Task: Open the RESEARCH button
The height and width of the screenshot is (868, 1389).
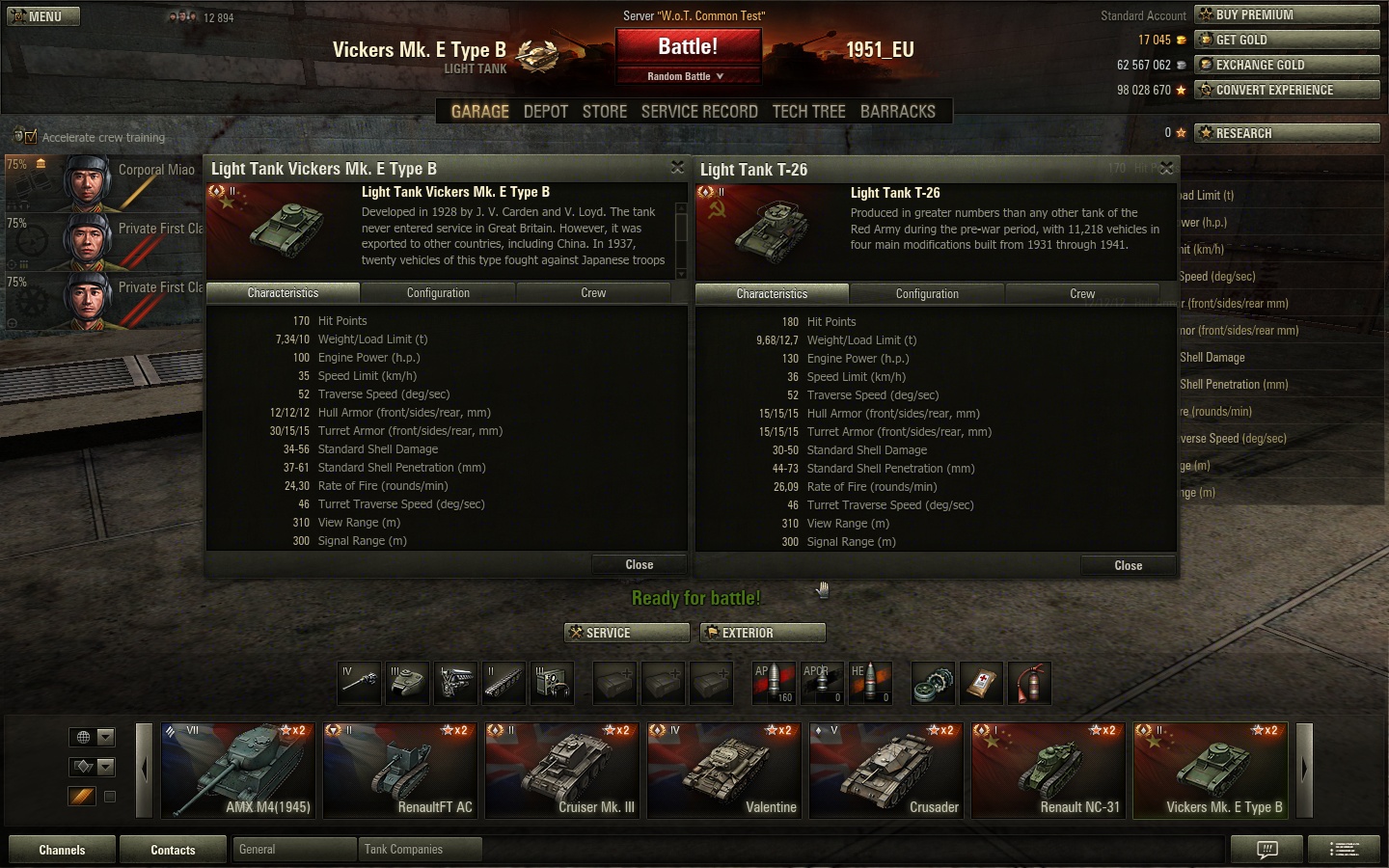Action: (x=1286, y=133)
